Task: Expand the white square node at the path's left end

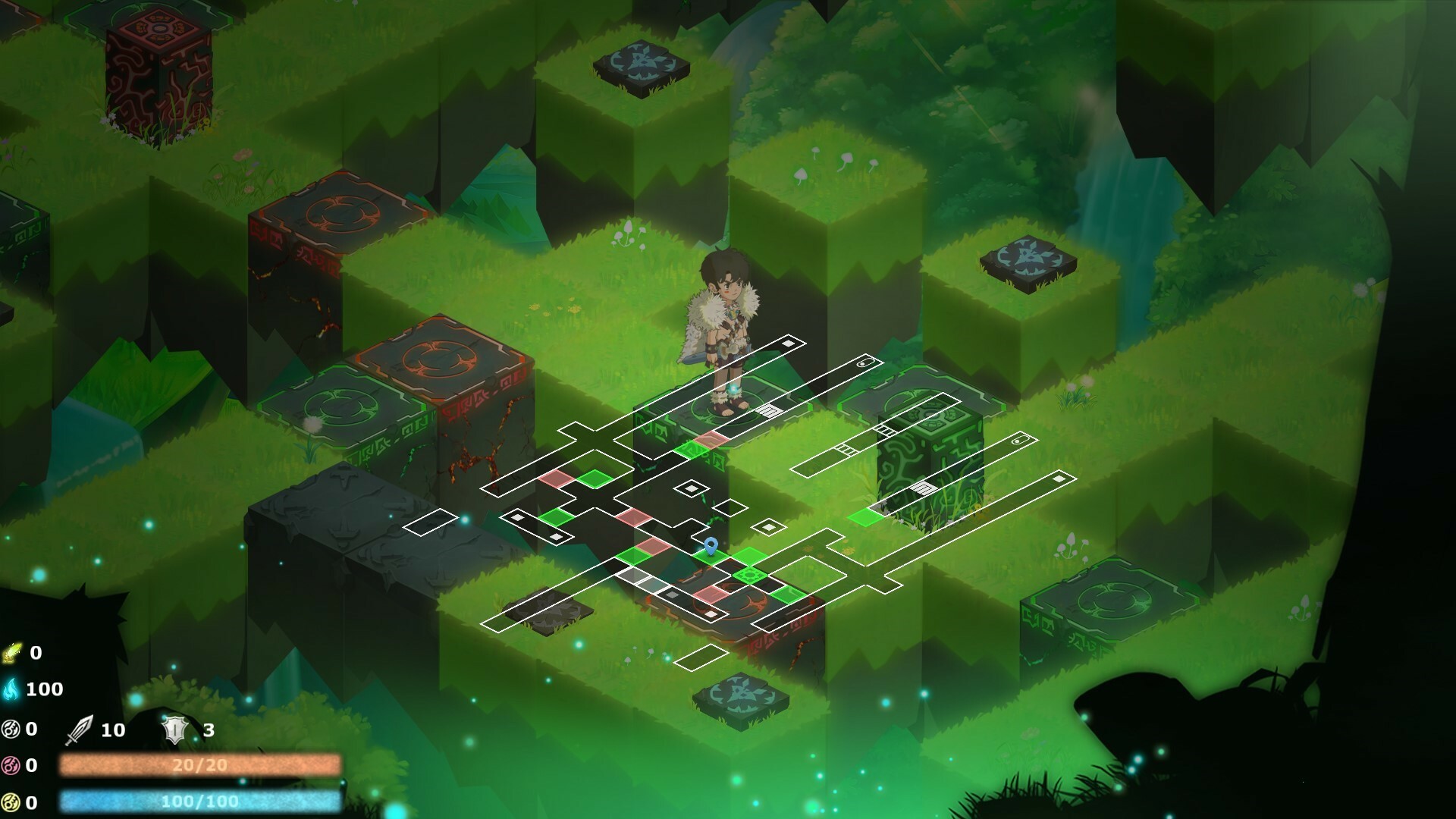Action: pyautogui.click(x=519, y=518)
